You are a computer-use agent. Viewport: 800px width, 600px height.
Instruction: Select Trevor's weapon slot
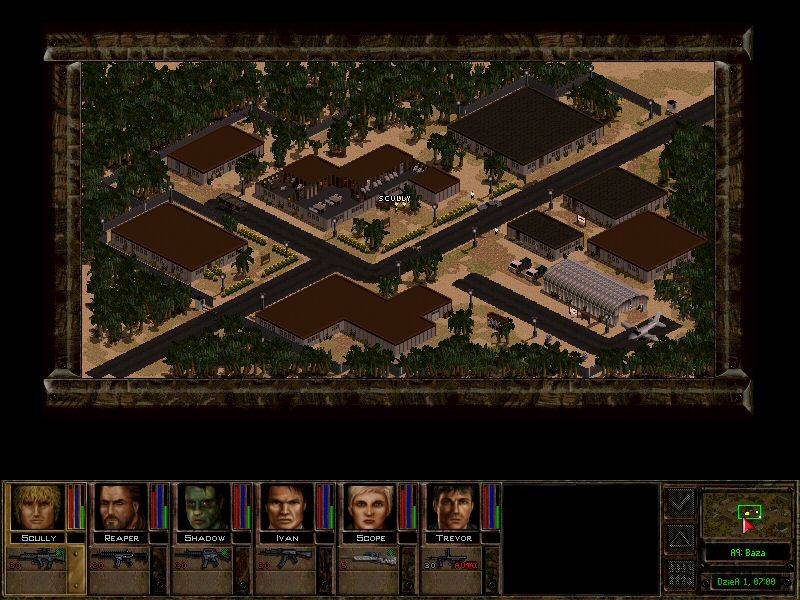click(452, 556)
